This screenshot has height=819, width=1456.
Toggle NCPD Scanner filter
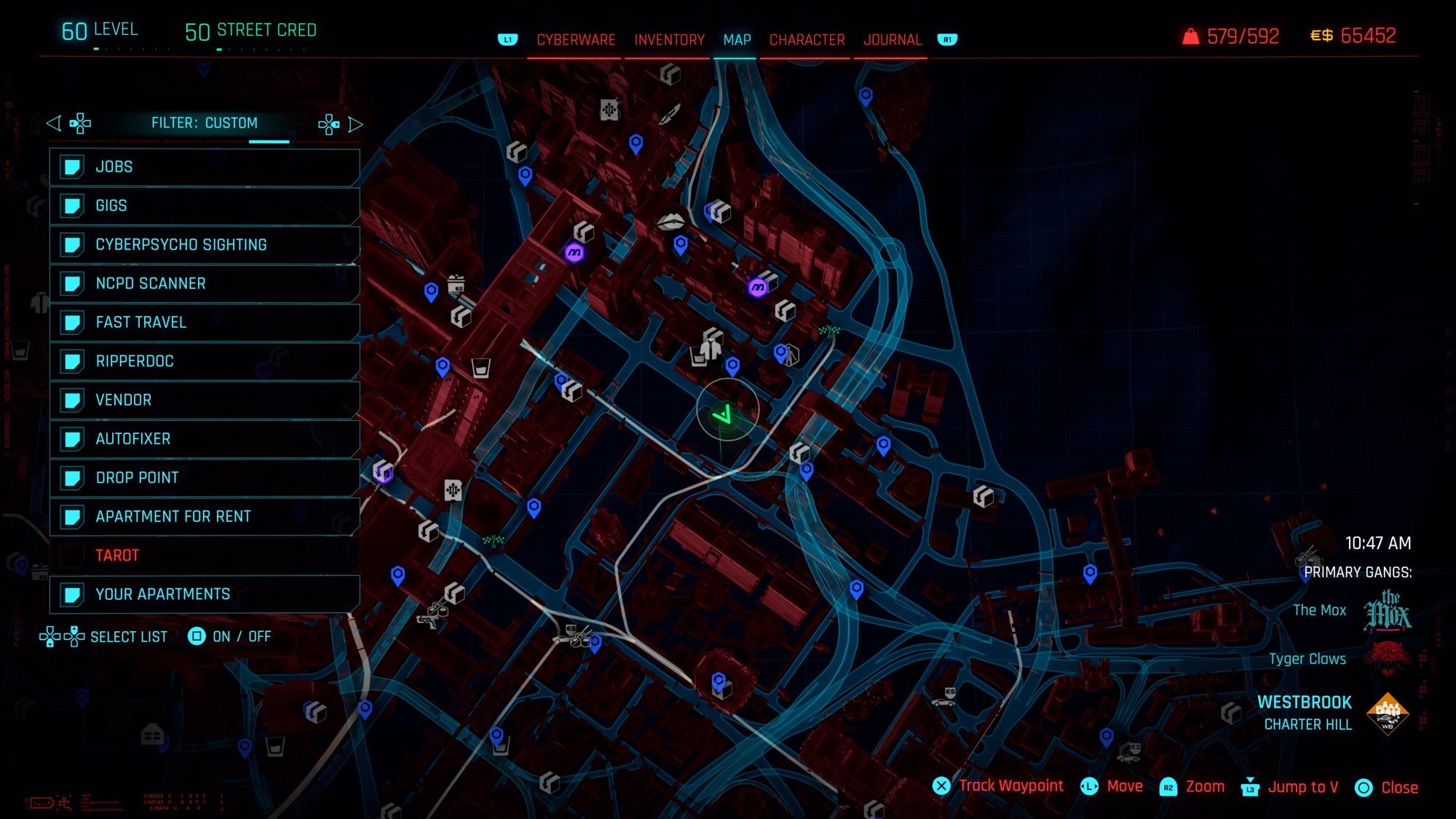pos(204,284)
